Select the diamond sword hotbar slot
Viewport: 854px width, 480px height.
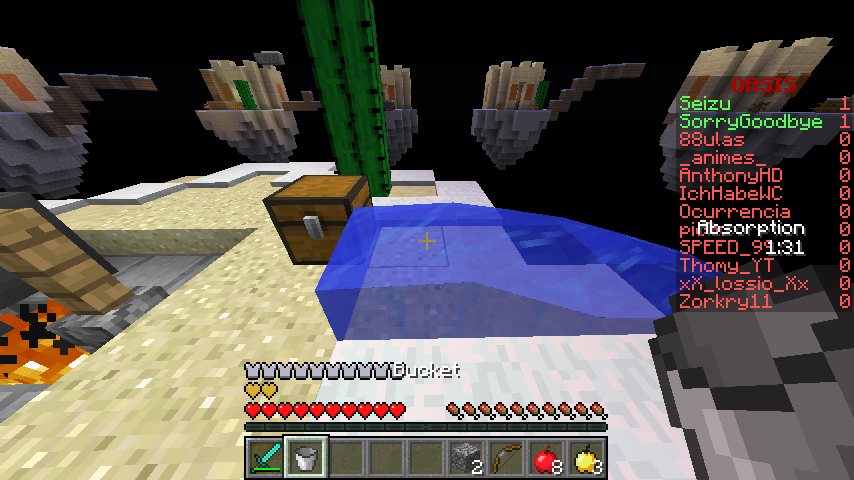(266, 457)
